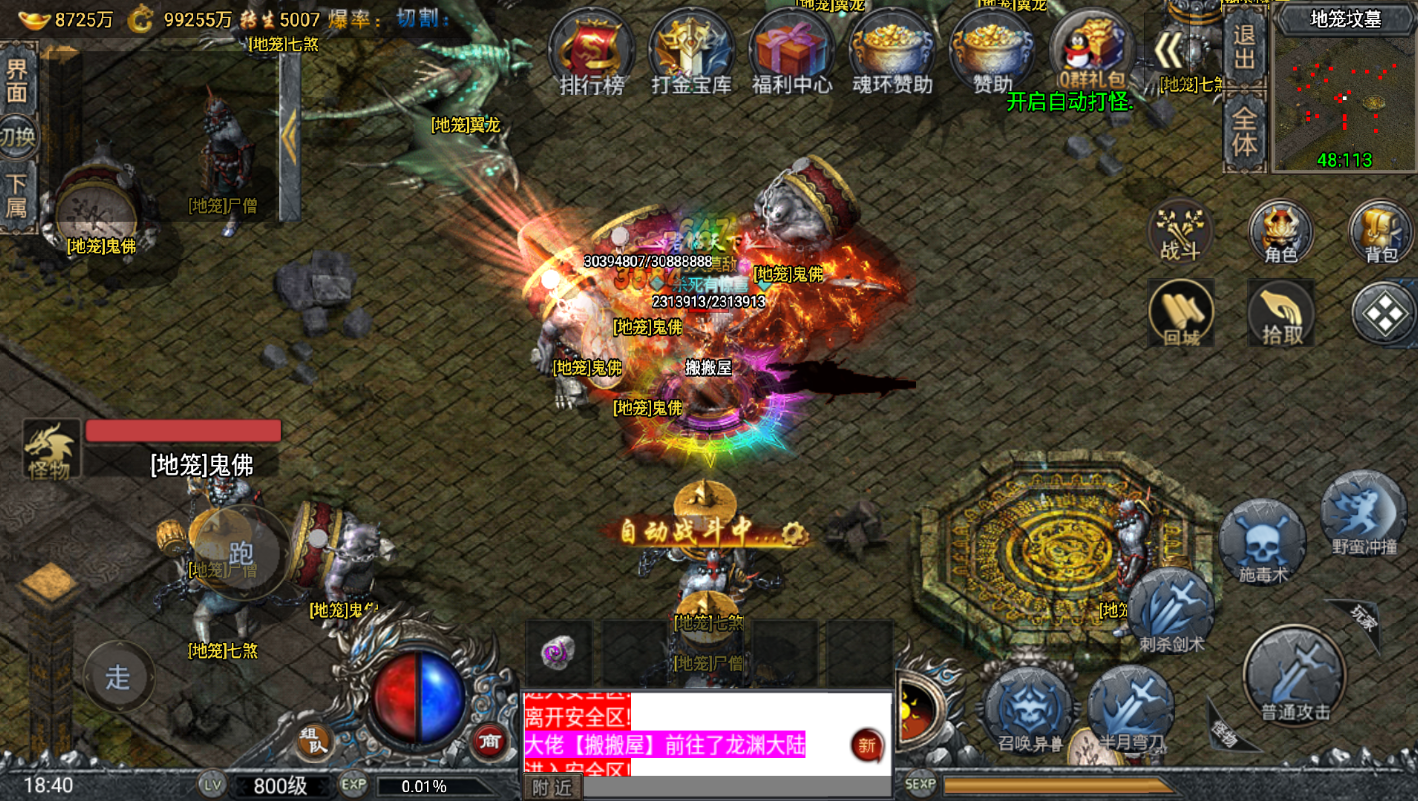Open the 背包 backpack inventory
The image size is (1418, 801).
(x=1380, y=231)
